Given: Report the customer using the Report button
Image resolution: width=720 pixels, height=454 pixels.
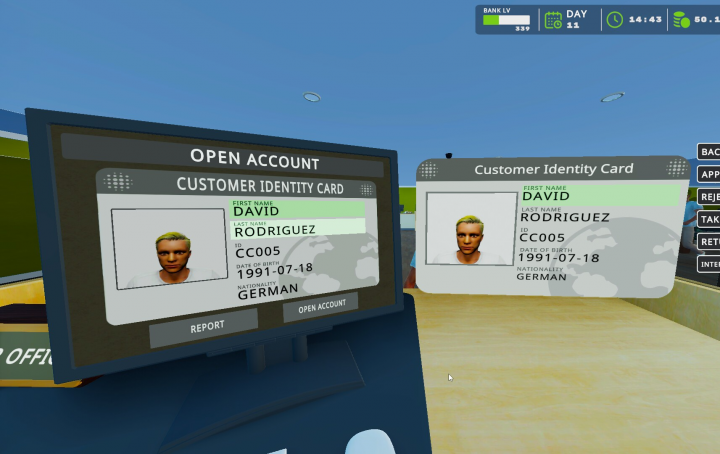Looking at the screenshot, I should coord(207,326).
